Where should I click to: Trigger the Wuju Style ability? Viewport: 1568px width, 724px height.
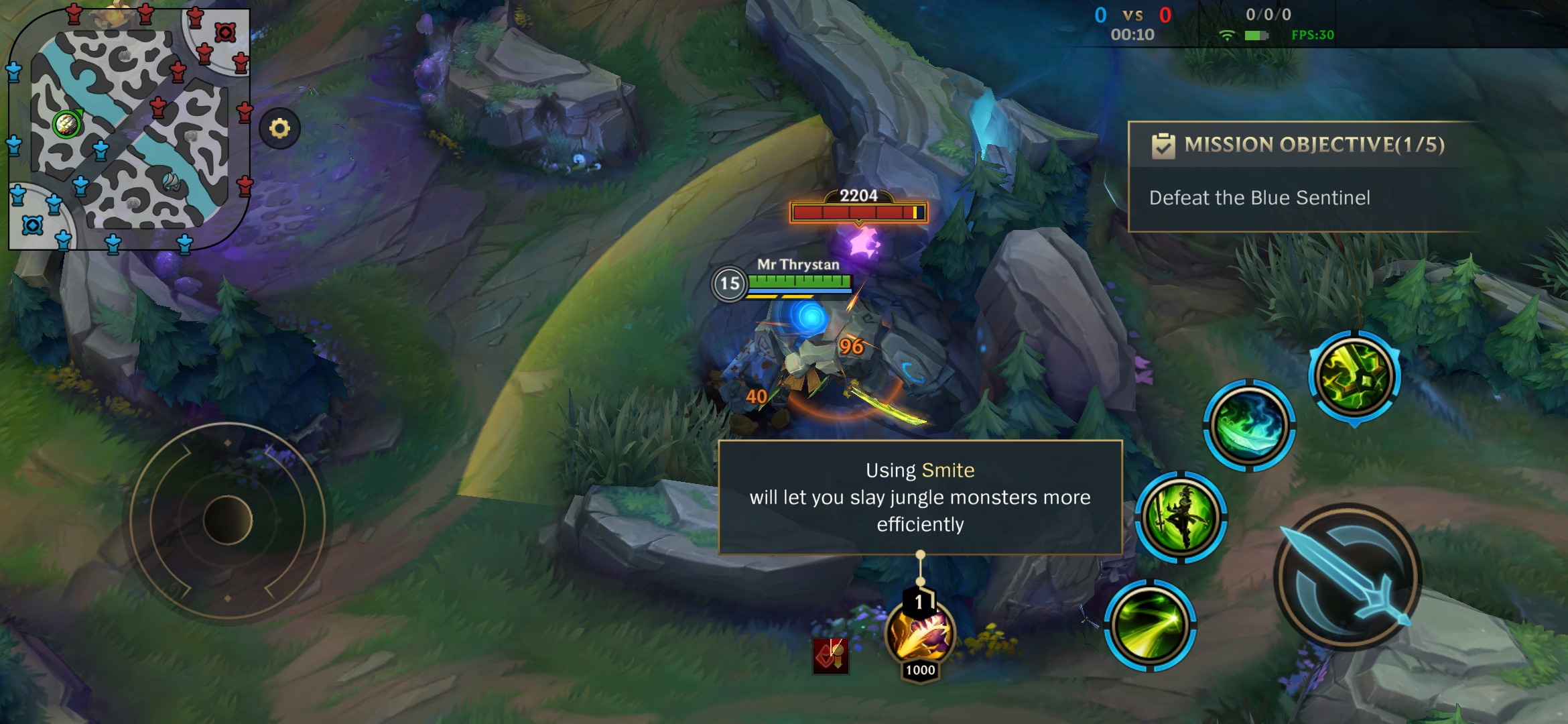tap(1249, 425)
